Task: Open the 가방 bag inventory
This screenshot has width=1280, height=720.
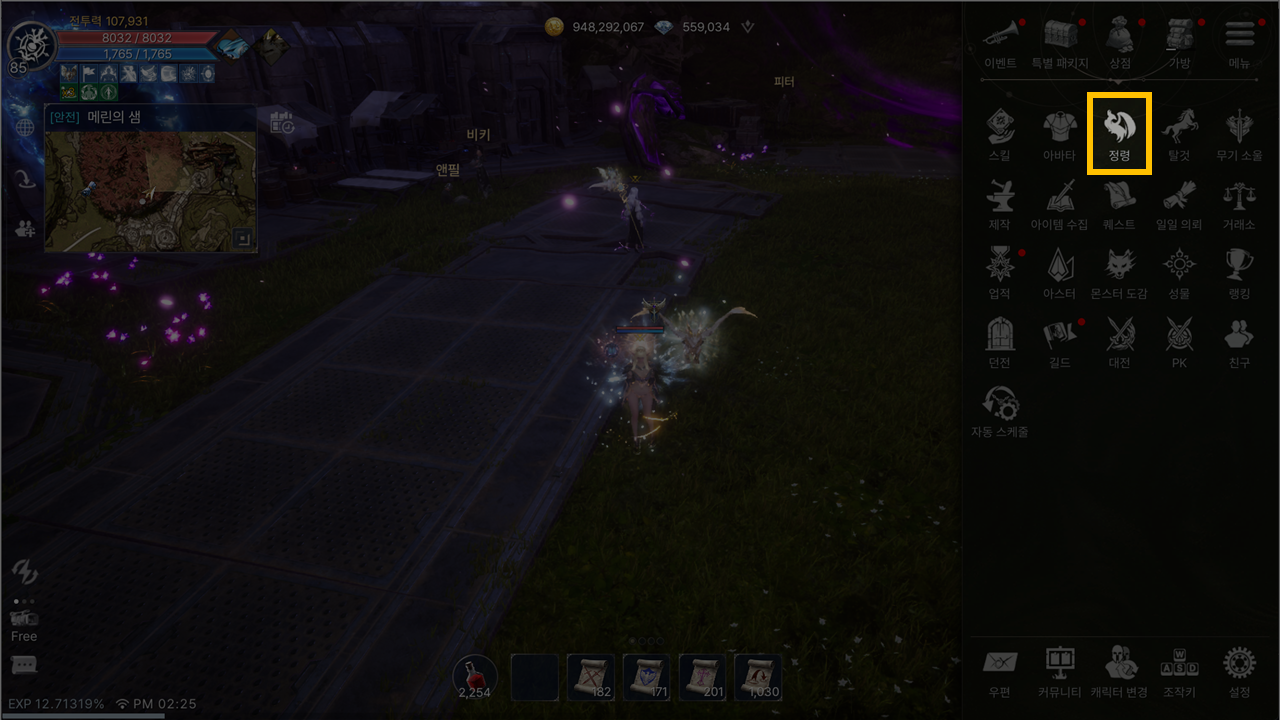Action: pyautogui.click(x=1179, y=40)
